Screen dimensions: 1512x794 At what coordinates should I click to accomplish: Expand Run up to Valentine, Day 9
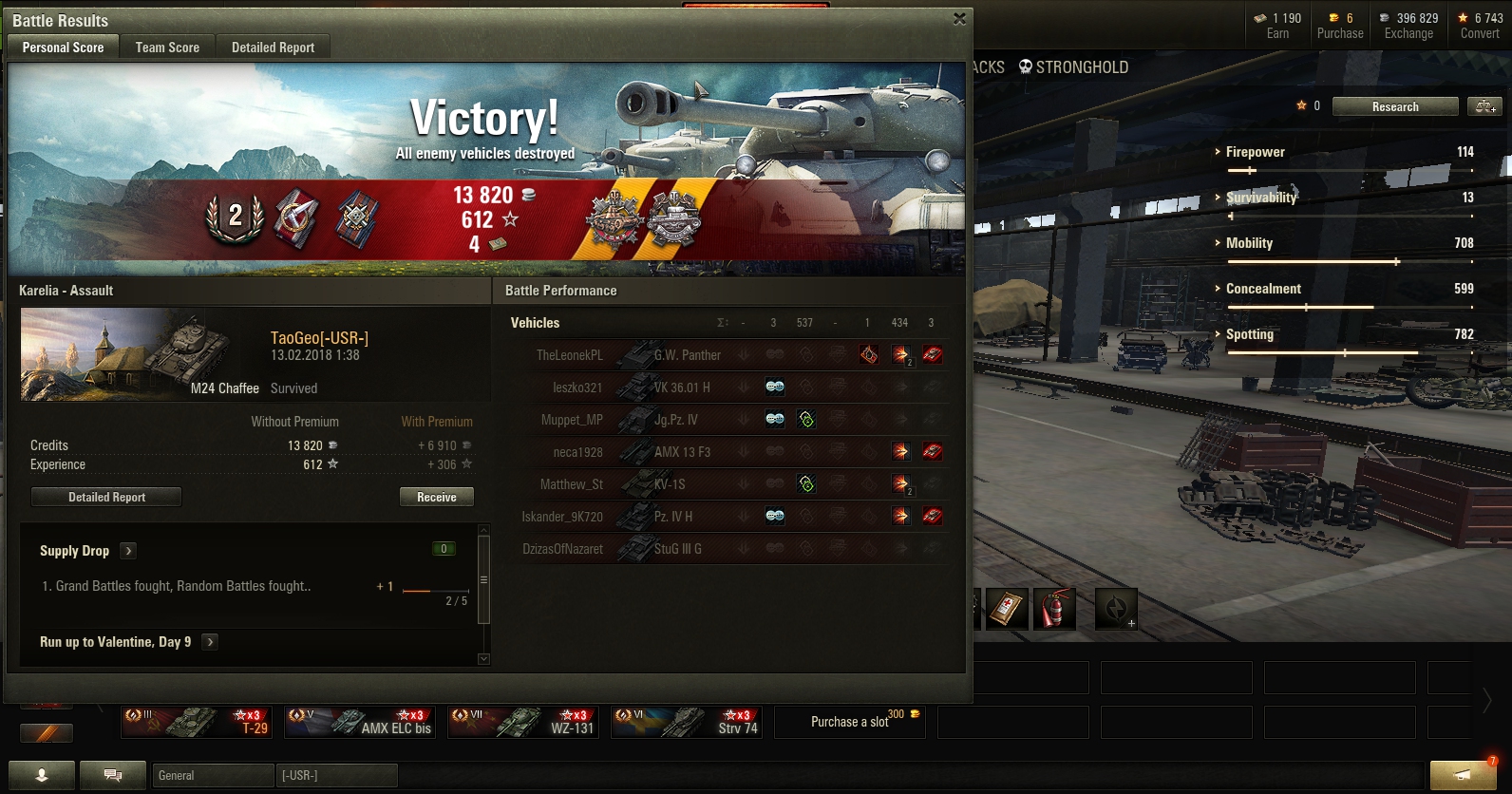(x=210, y=642)
